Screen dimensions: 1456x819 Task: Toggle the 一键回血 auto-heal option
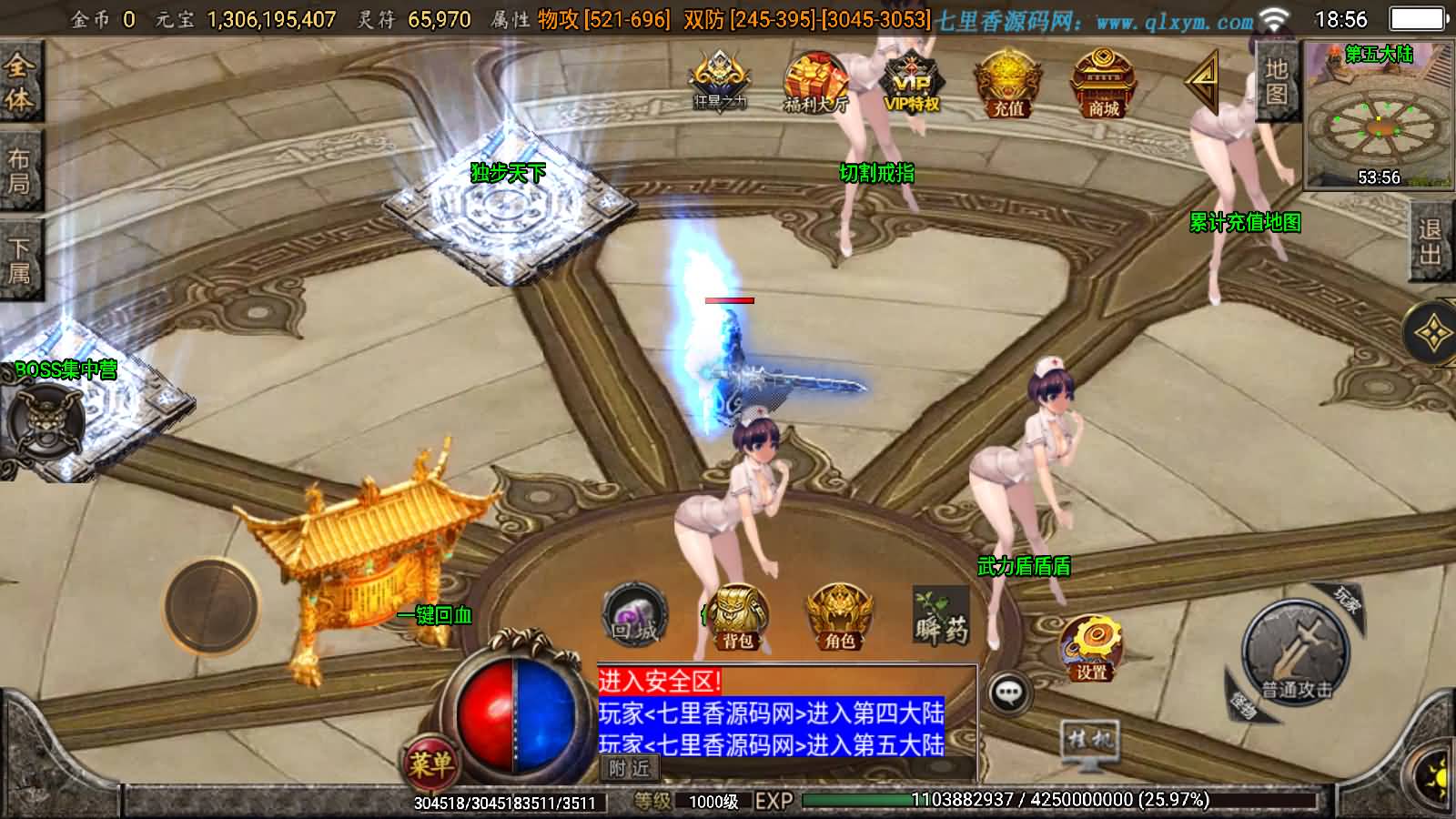[435, 616]
